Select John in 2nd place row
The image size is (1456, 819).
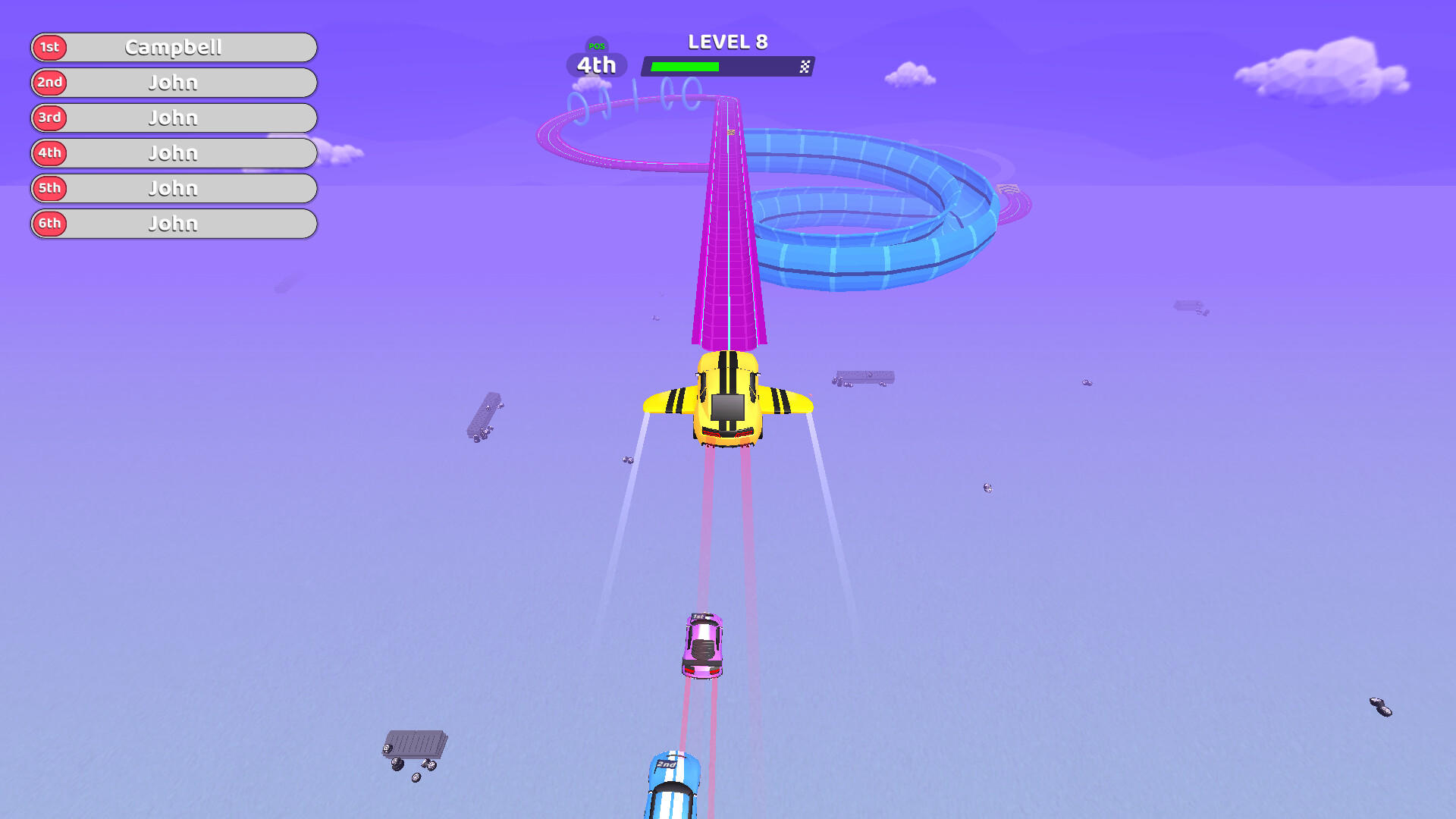pos(173,83)
